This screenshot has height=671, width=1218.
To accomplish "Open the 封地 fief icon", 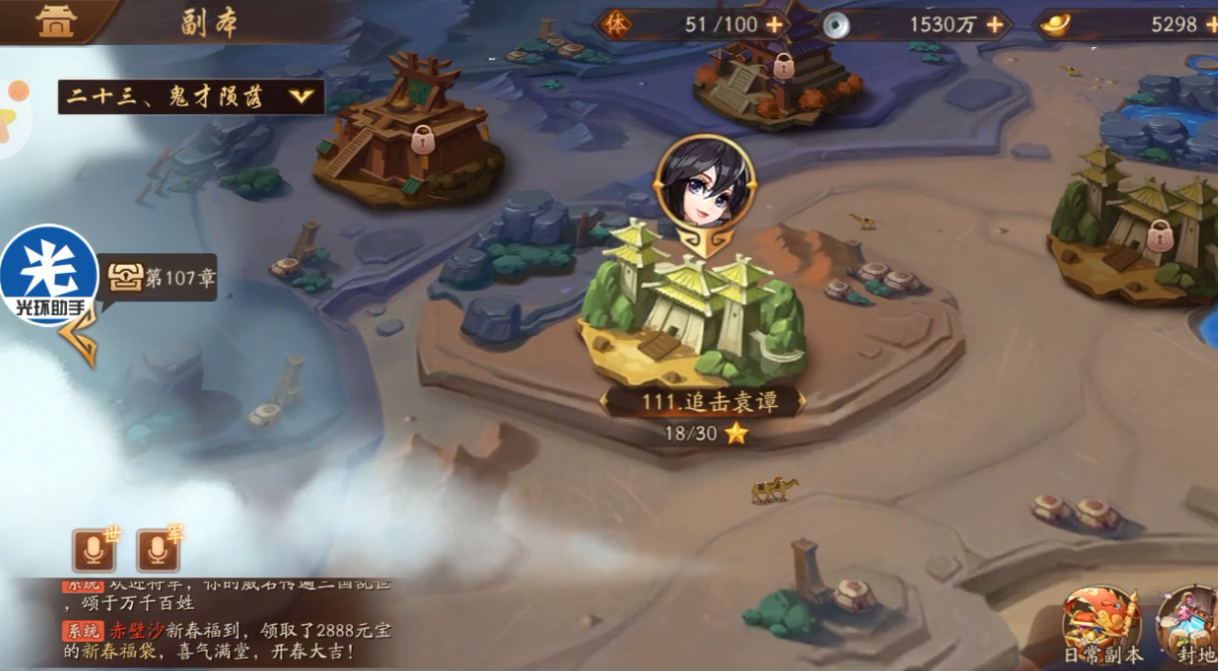I will click(x=1188, y=625).
